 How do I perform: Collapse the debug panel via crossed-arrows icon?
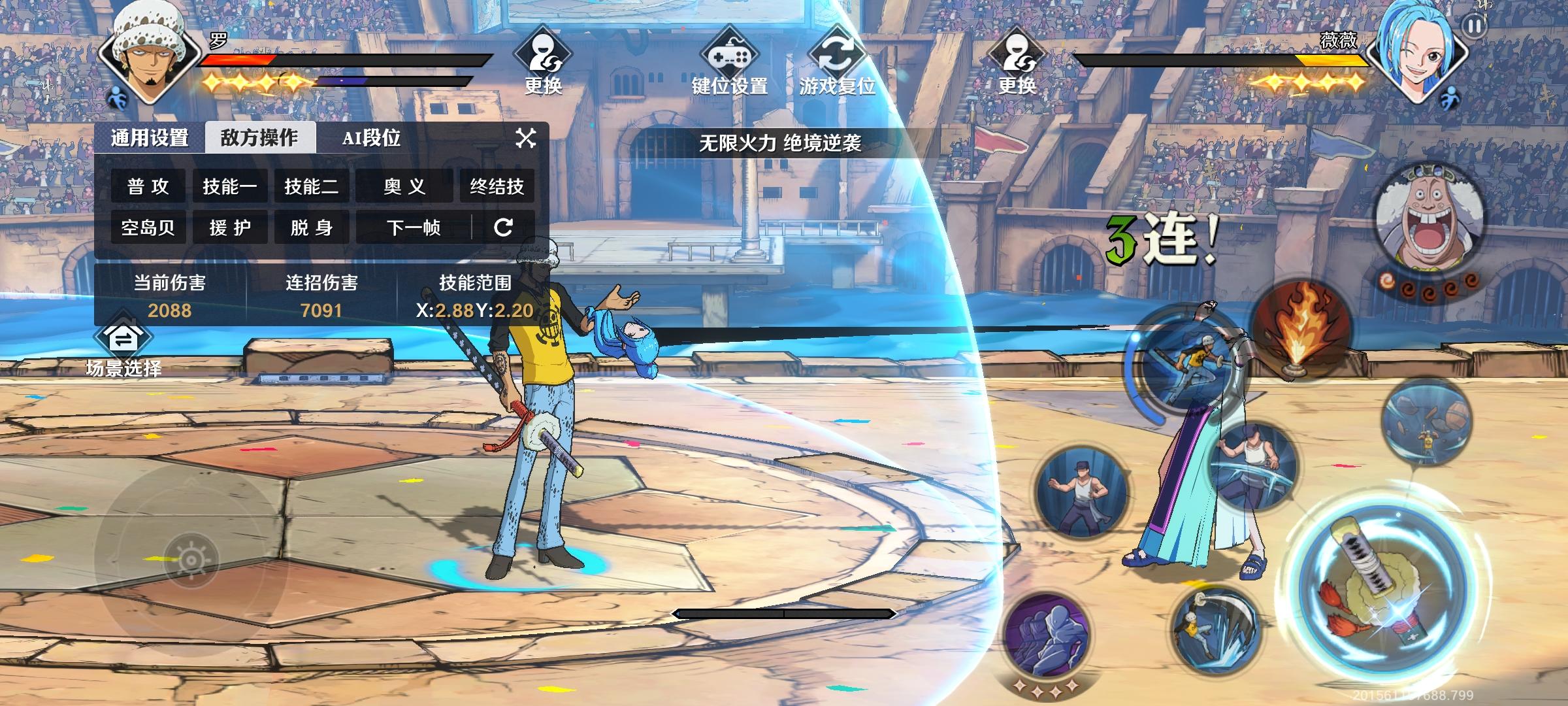pos(524,137)
